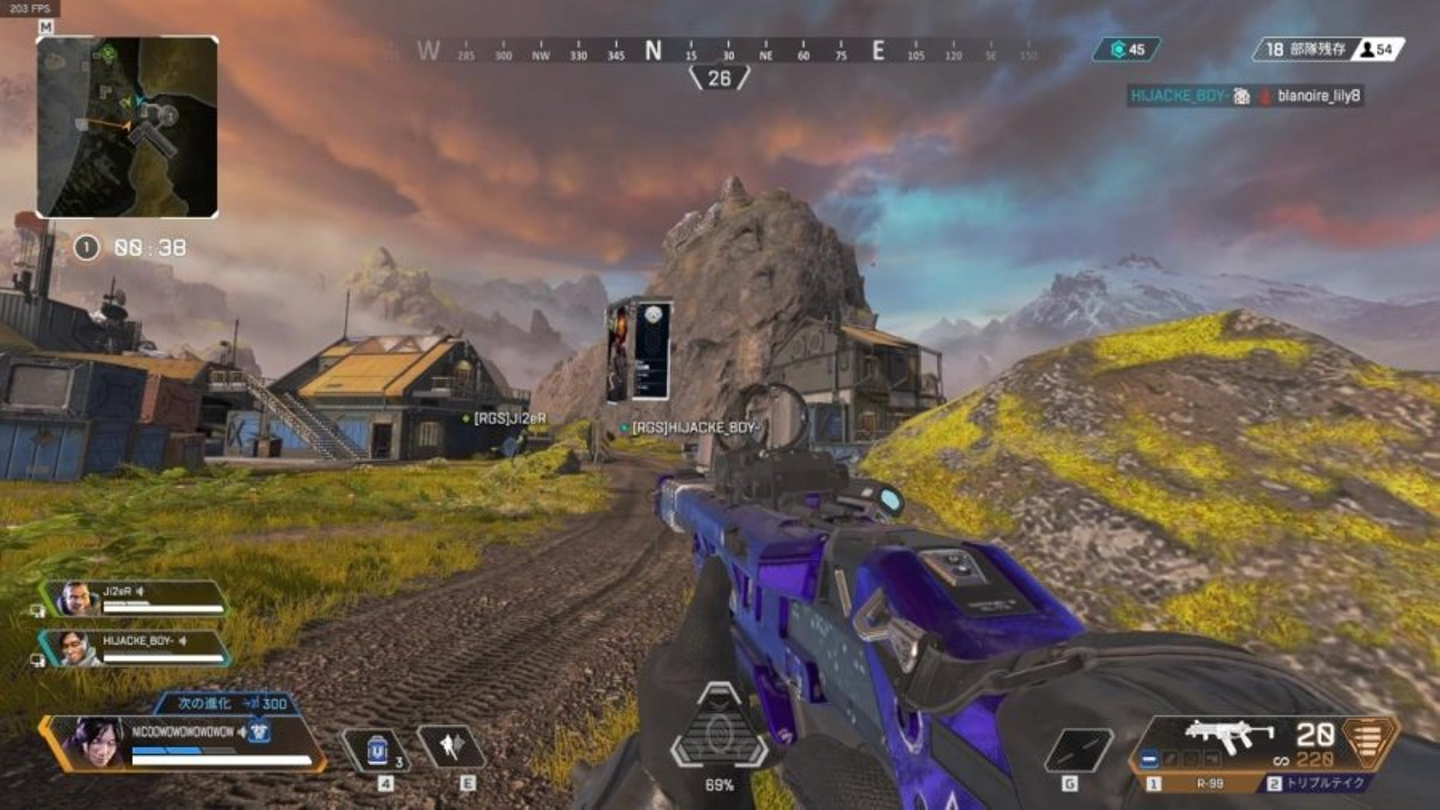Open the minimap

pos(127,127)
